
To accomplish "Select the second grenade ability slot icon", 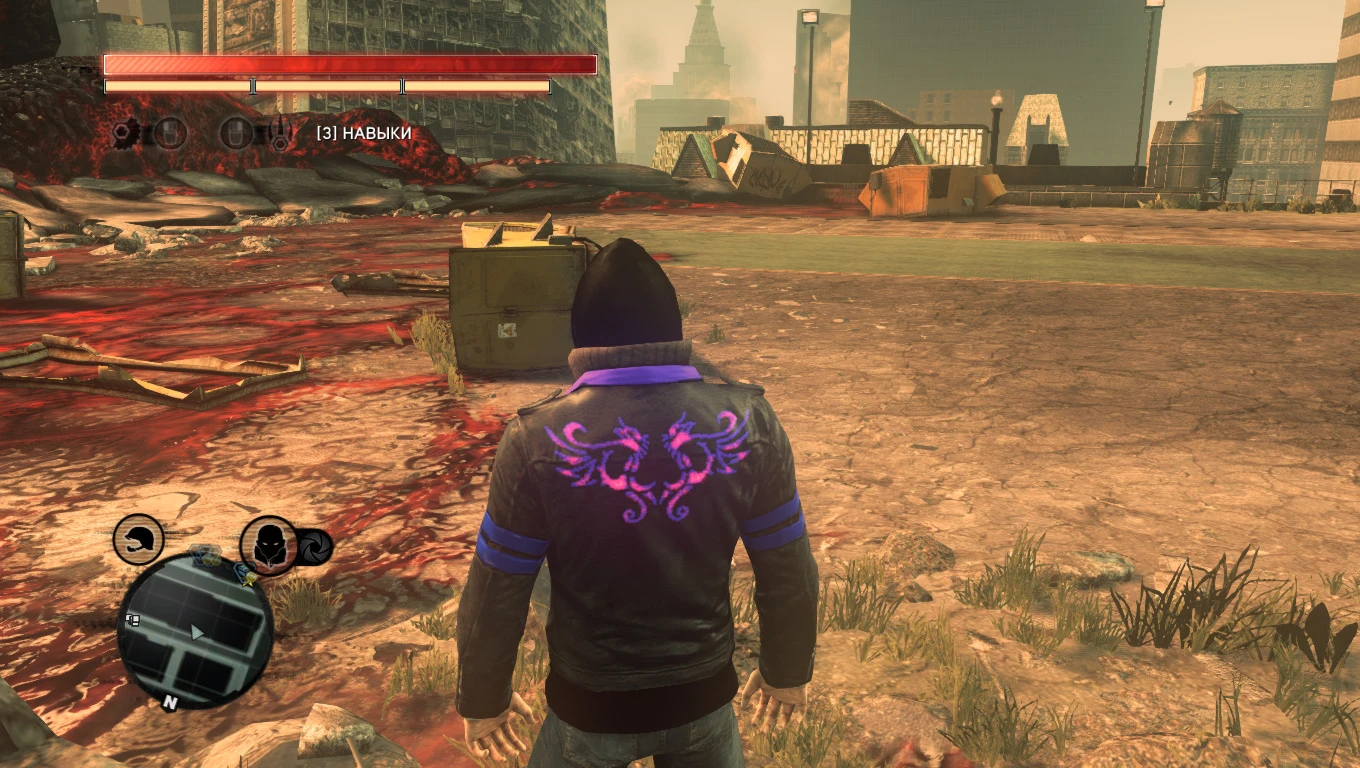I will coord(237,132).
